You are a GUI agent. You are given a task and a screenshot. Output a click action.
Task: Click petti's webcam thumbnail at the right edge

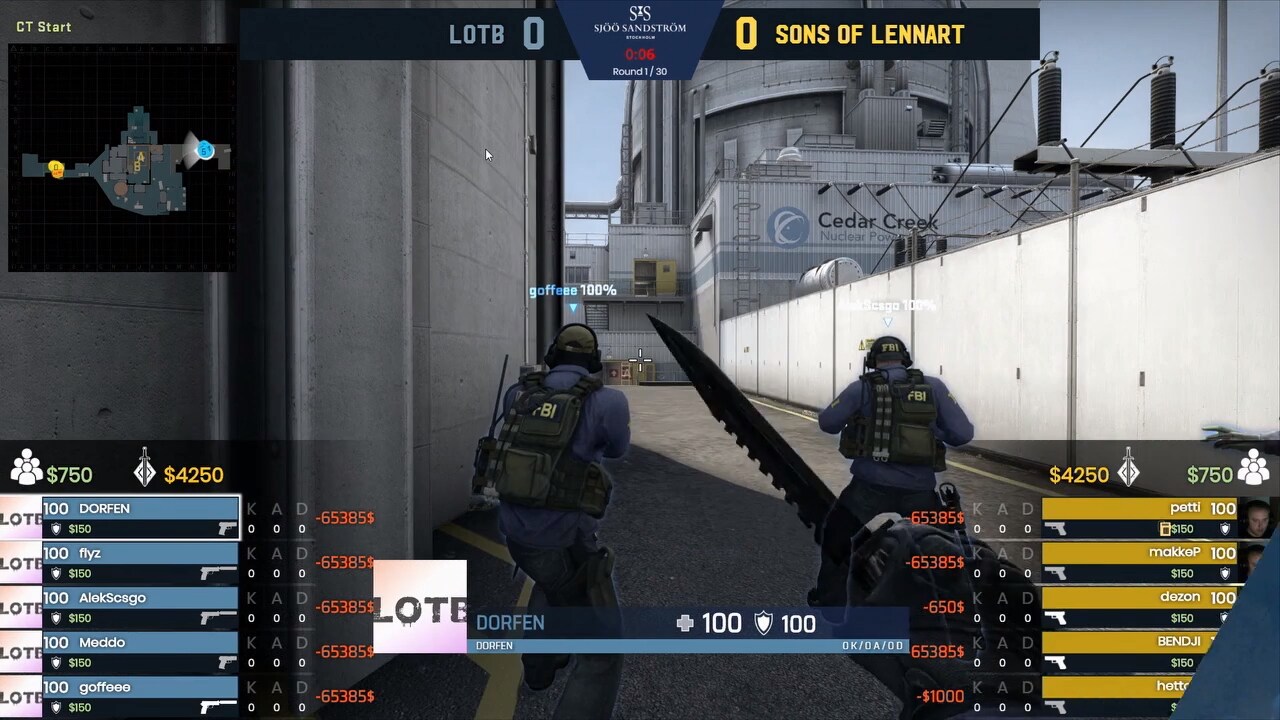(x=1259, y=520)
